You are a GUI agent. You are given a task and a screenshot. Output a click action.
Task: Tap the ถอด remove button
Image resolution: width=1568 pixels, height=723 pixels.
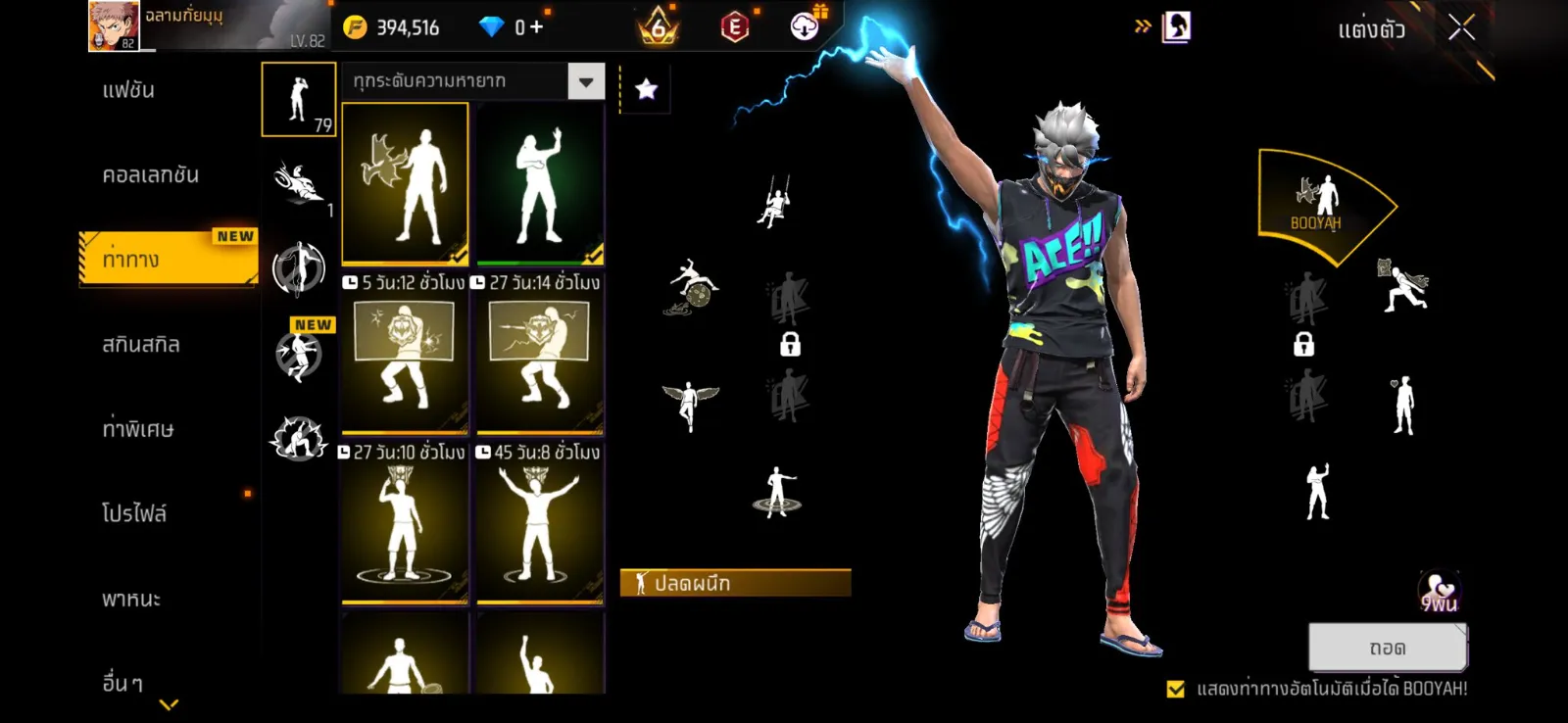coord(1387,648)
